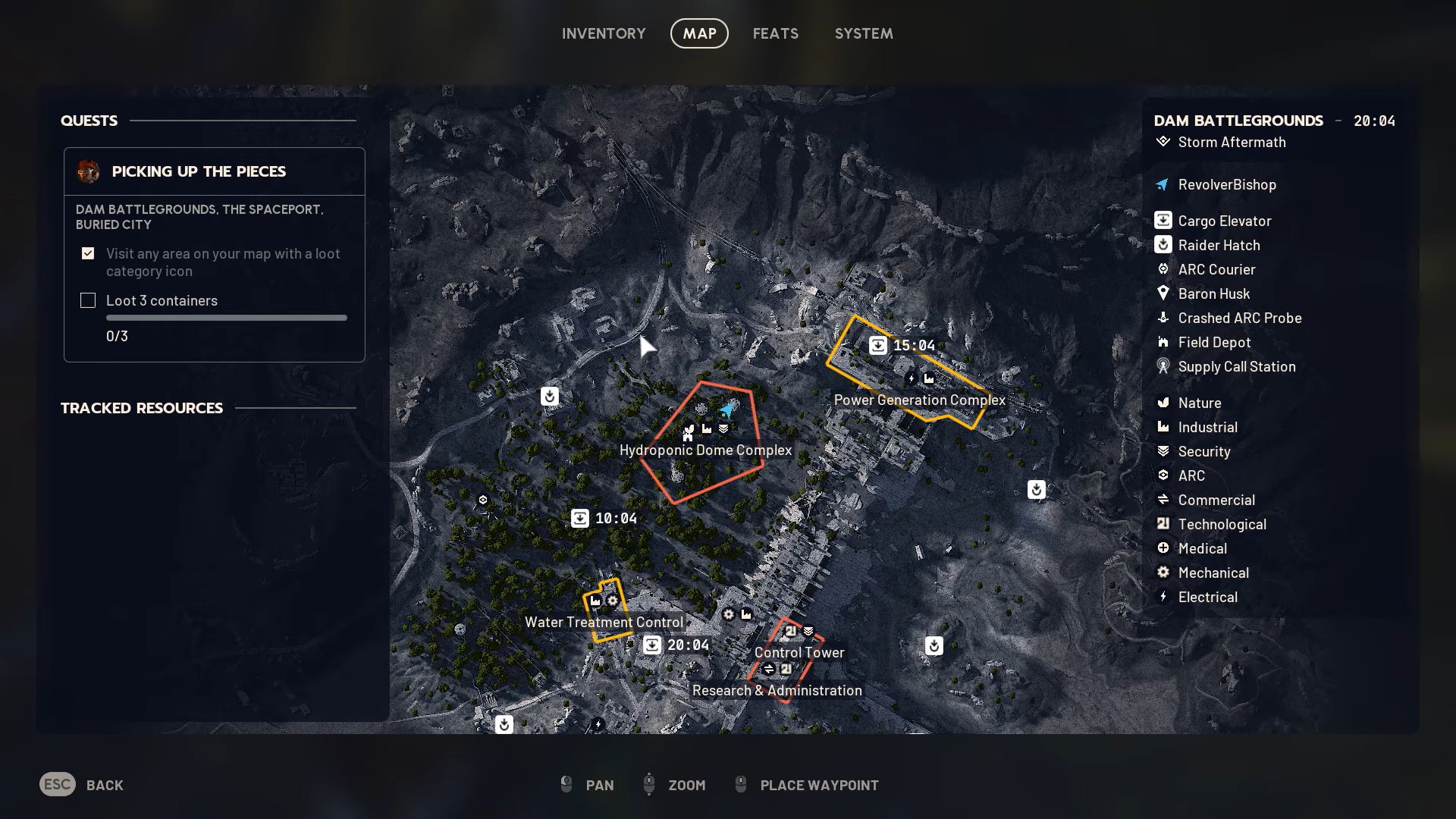Click the Storm Aftermath weather icon
The image size is (1456, 819).
point(1163,142)
